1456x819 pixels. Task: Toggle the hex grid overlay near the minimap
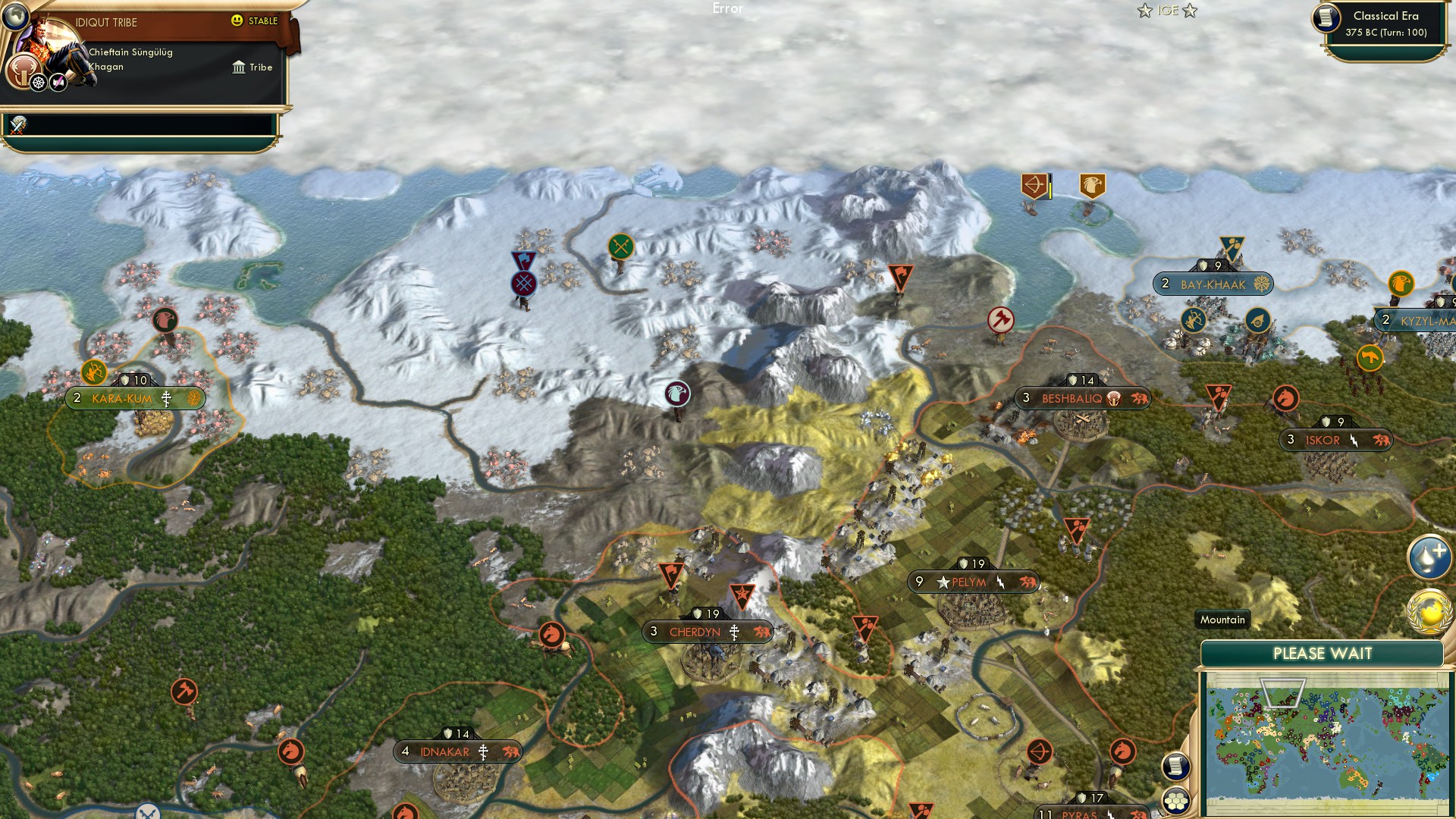click(1175, 799)
